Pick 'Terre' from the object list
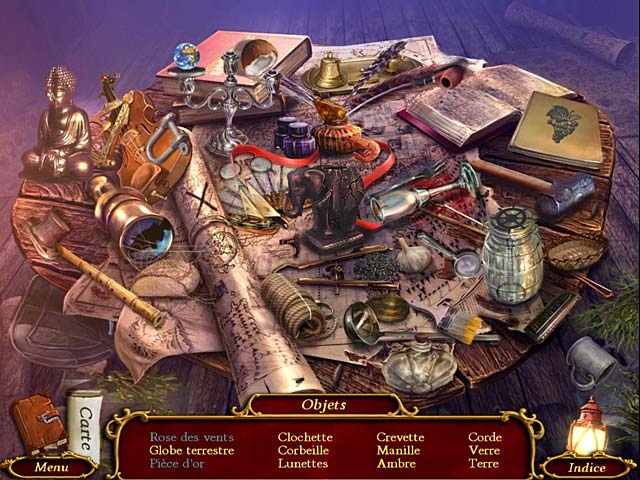Image resolution: width=640 pixels, height=480 pixels. (x=484, y=463)
